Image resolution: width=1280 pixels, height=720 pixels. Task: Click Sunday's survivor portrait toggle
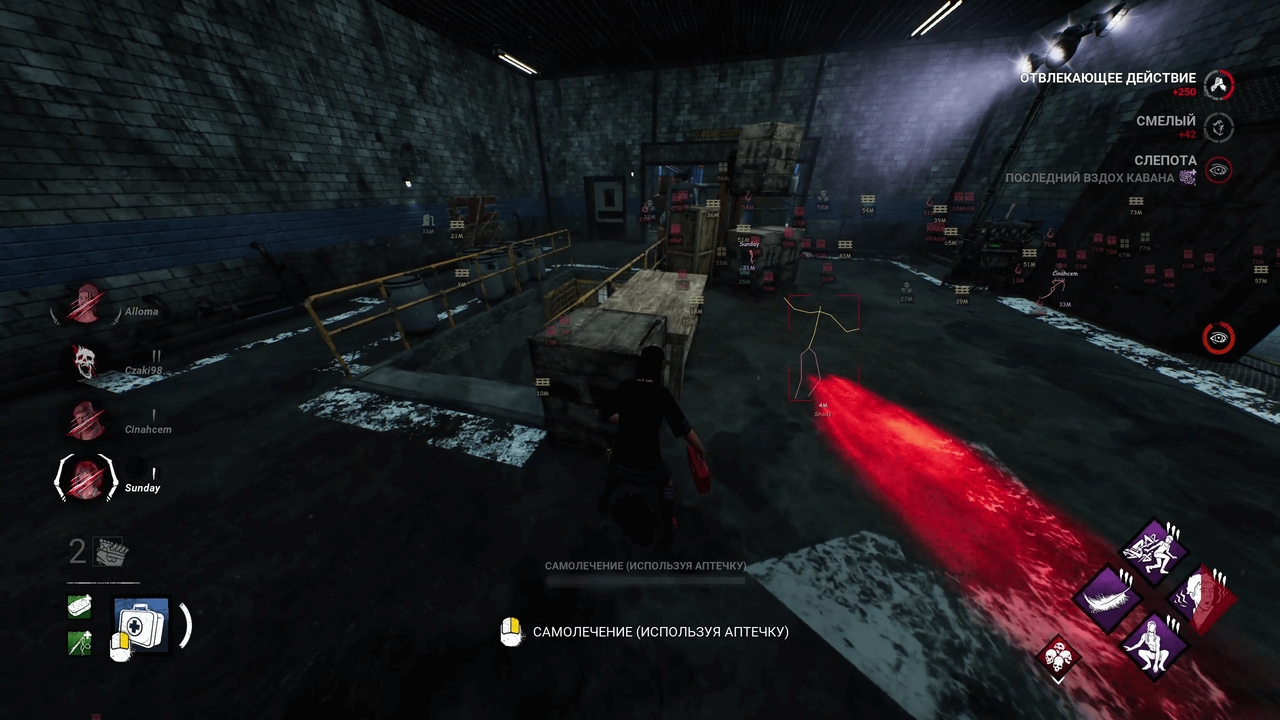pyautogui.click(x=85, y=480)
